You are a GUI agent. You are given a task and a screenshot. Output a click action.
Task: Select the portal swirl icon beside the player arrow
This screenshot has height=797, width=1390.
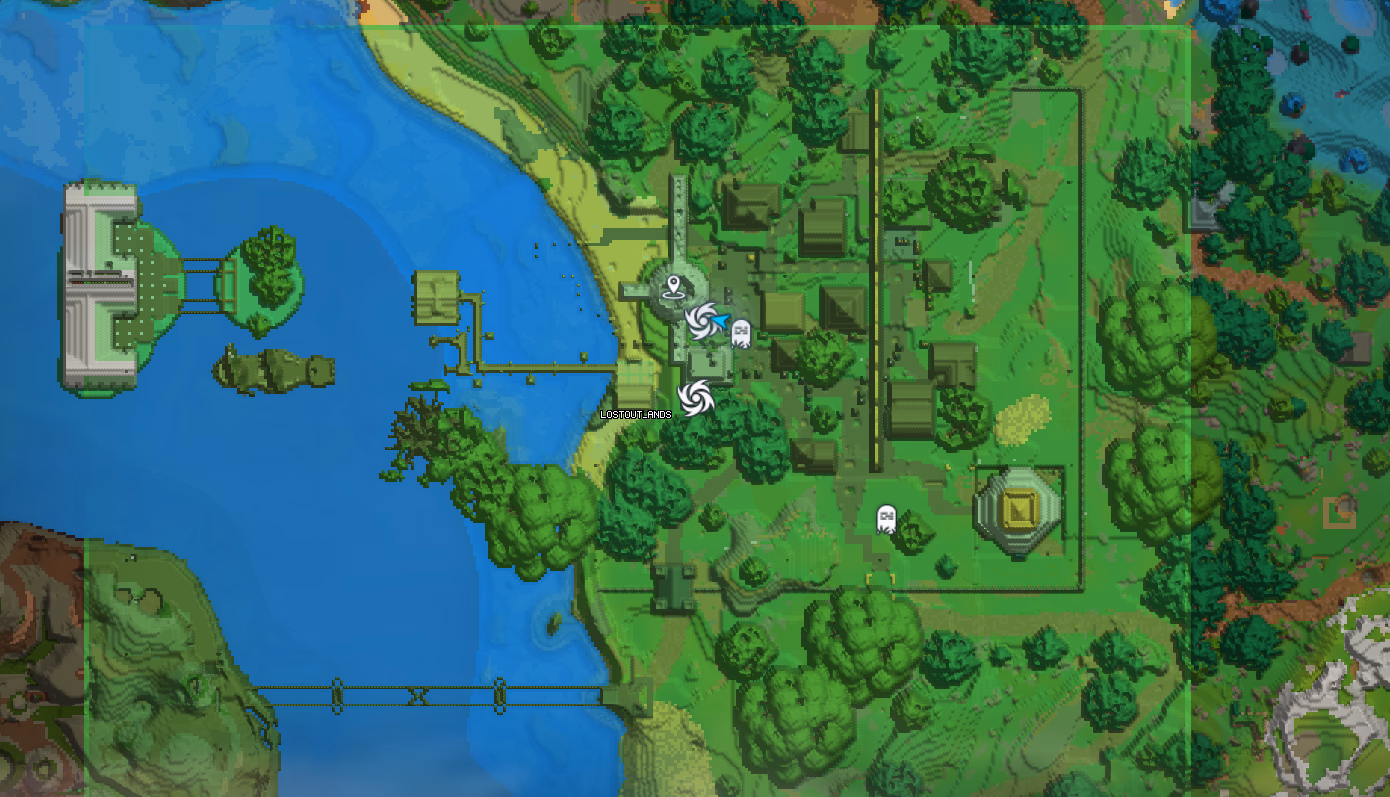pyautogui.click(x=701, y=320)
